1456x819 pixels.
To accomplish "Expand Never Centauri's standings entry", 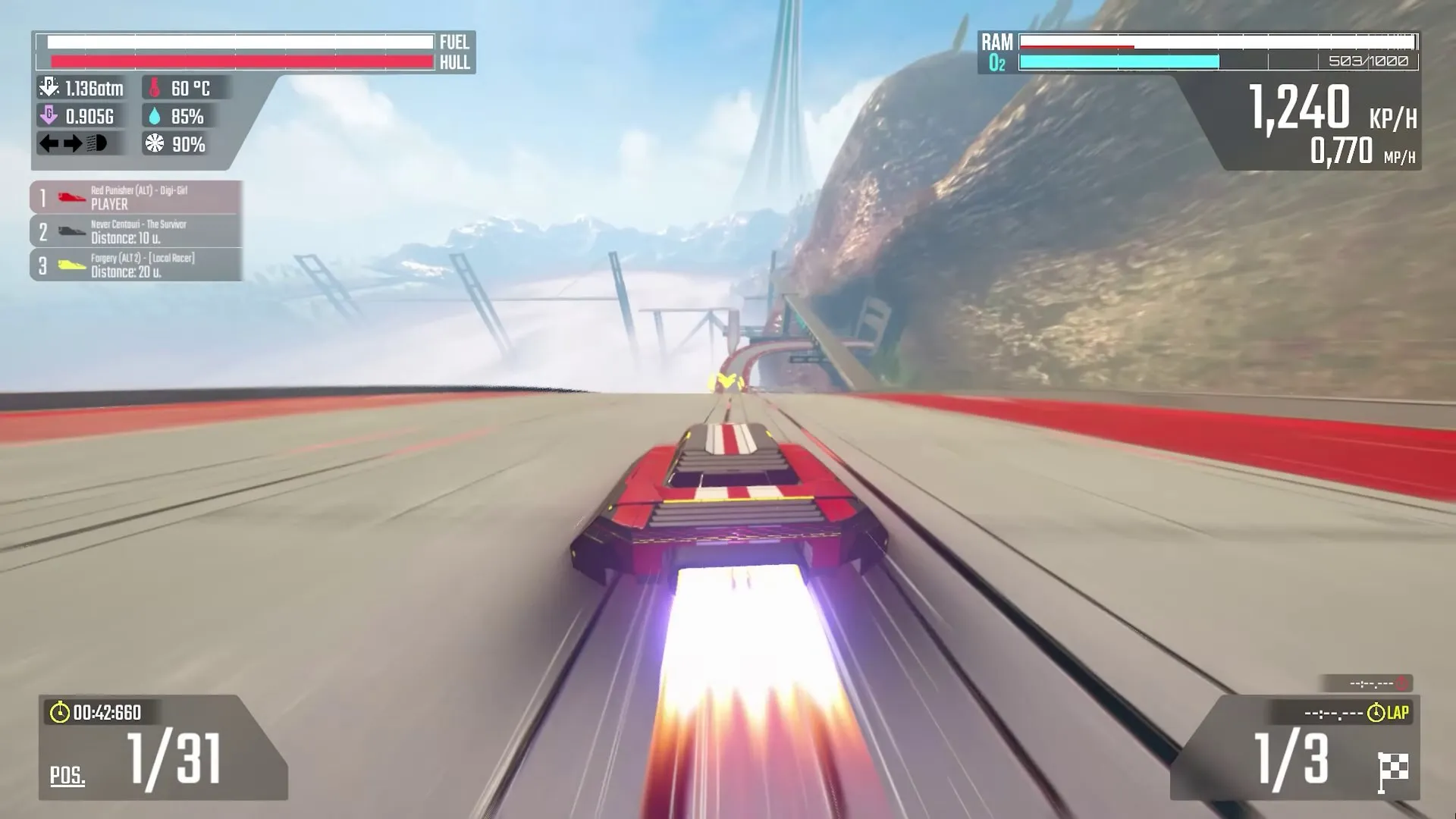I will coord(136,231).
